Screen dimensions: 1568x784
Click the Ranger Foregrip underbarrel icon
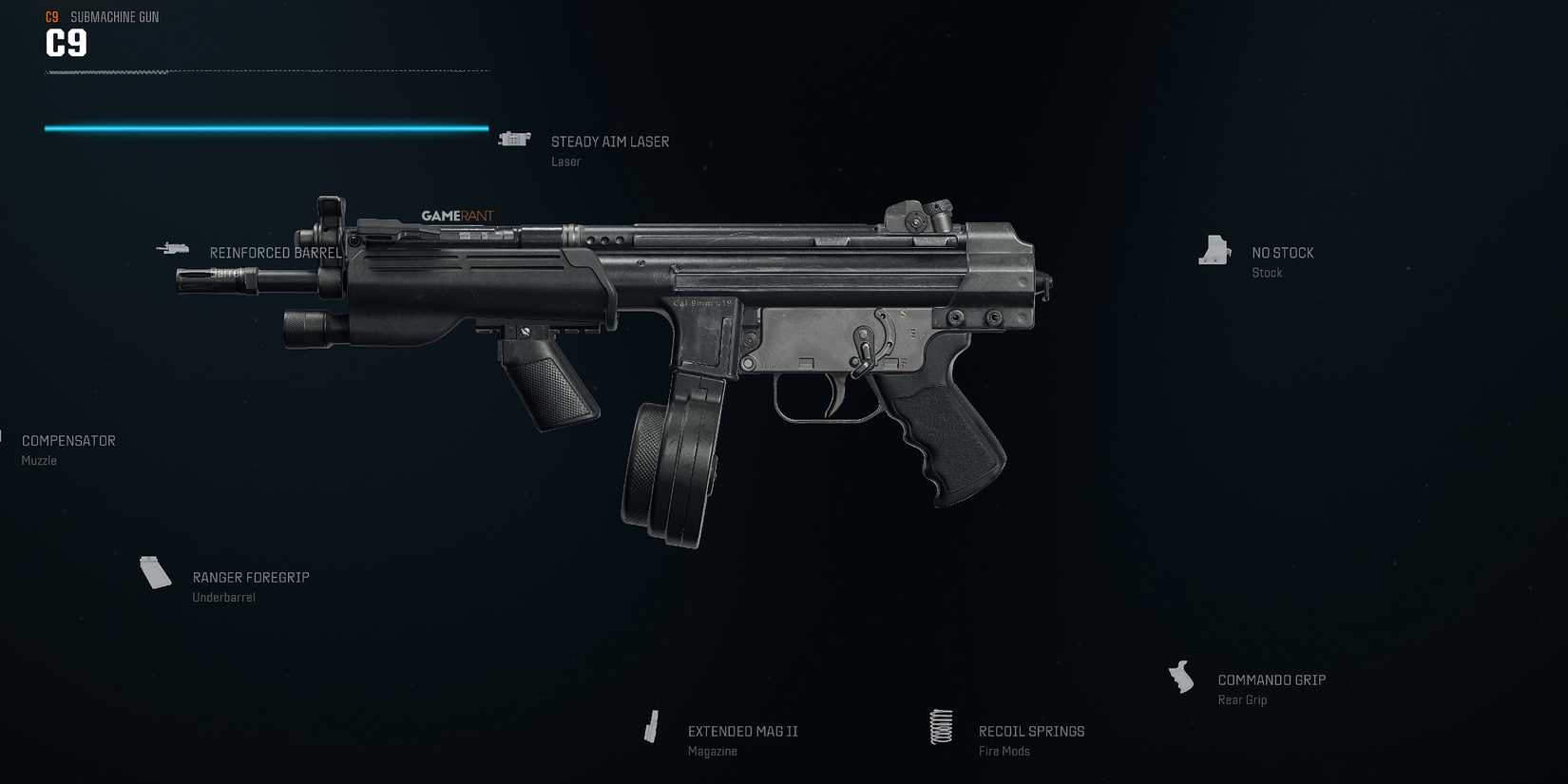[x=155, y=572]
